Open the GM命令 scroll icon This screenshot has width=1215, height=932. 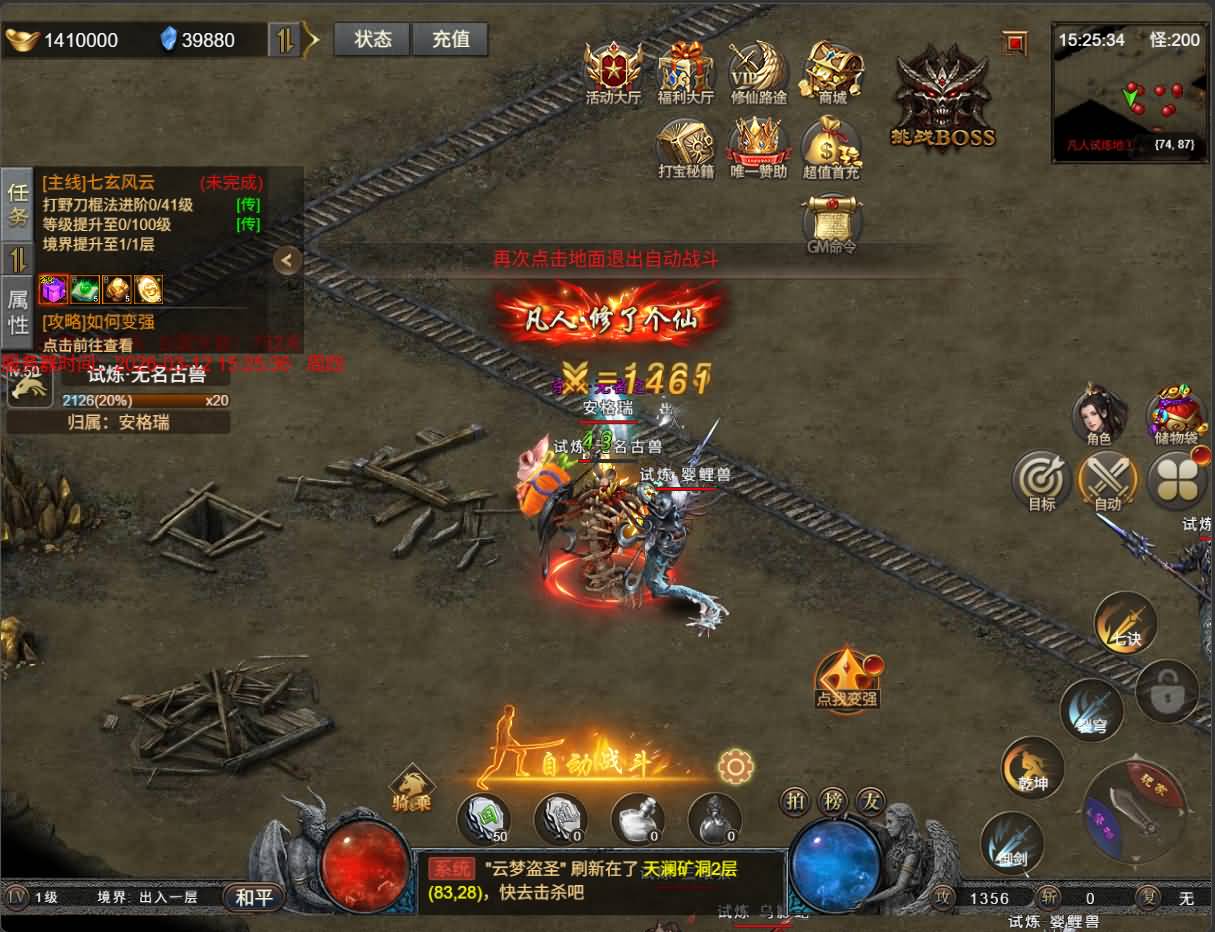point(832,224)
